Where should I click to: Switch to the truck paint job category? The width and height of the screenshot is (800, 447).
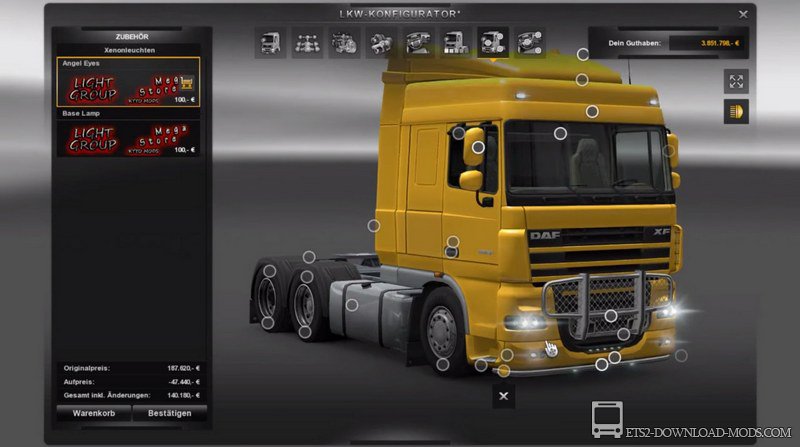453,43
